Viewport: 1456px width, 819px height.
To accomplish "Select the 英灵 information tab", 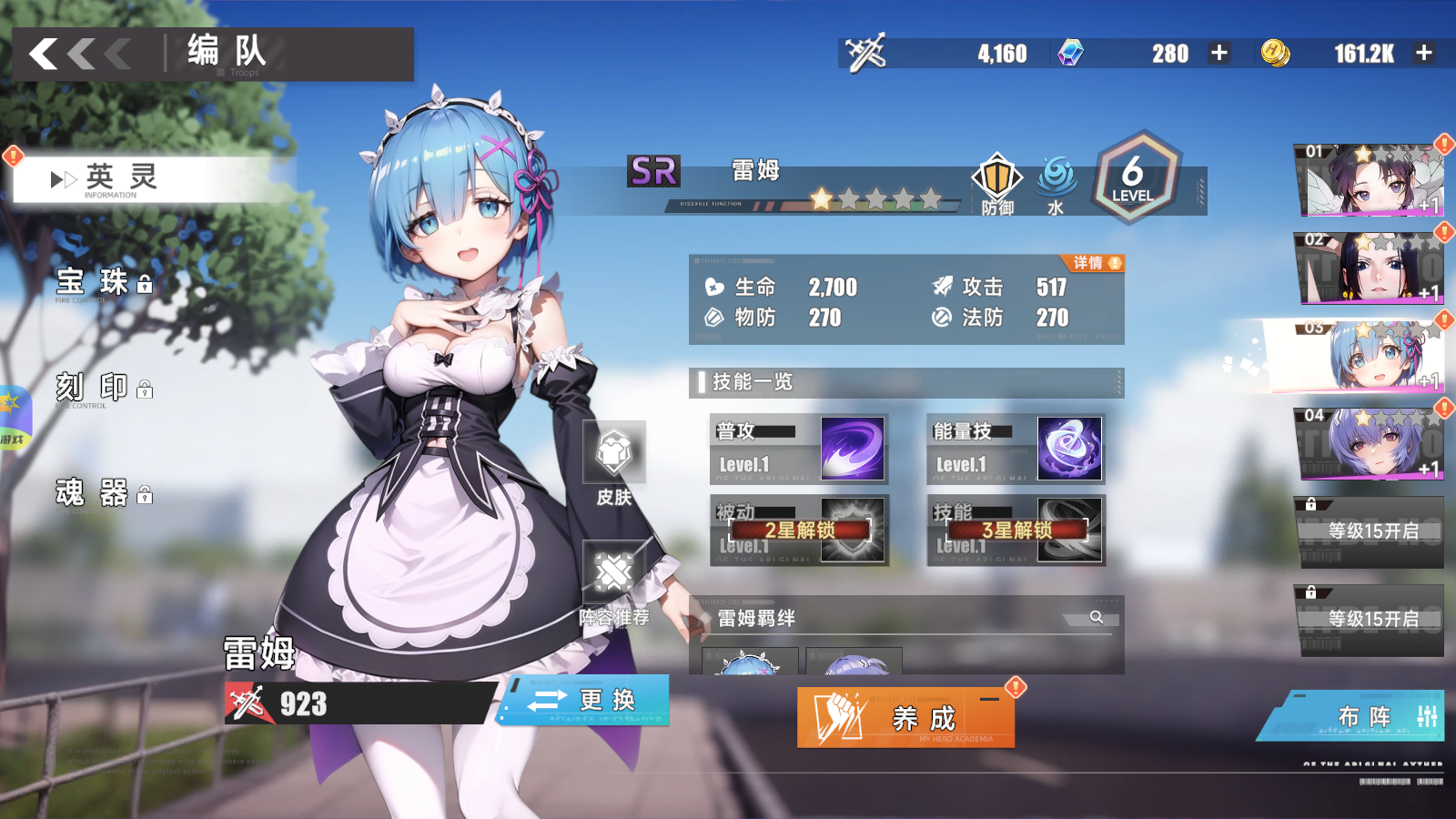I will coord(123,179).
